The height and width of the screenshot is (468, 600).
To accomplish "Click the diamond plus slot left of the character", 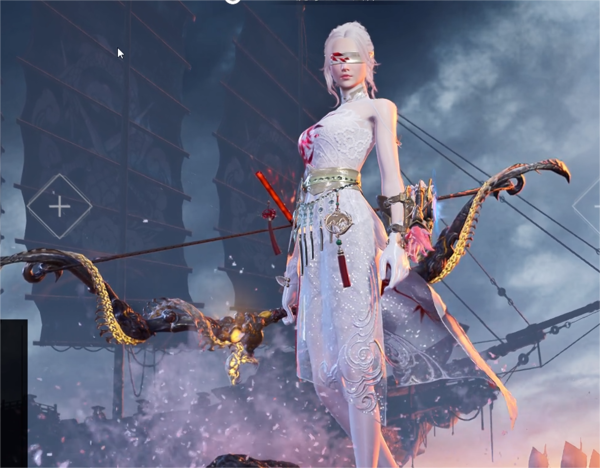I will pyautogui.click(x=59, y=207).
